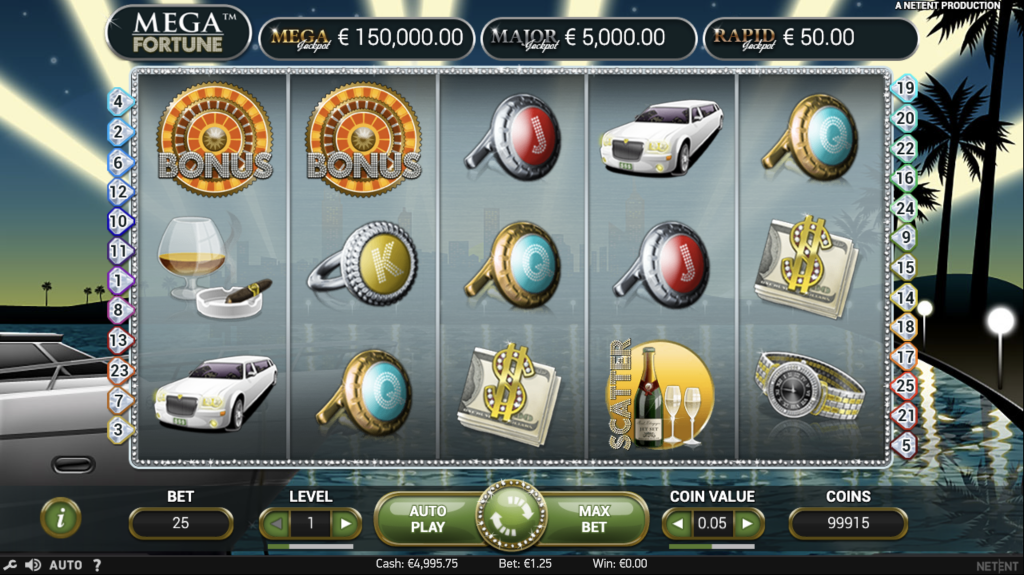Start Auto Play

(428, 518)
